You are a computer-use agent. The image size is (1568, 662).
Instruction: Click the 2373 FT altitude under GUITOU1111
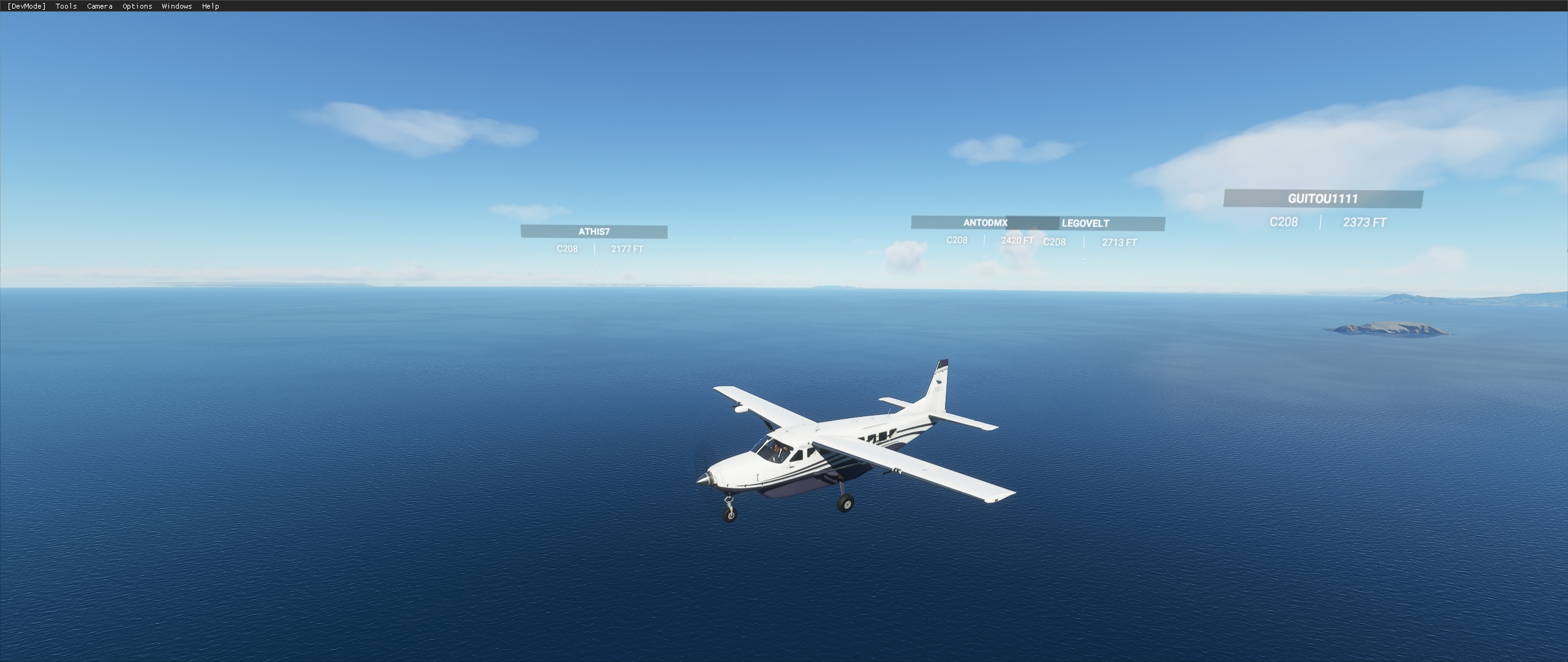click(1365, 223)
